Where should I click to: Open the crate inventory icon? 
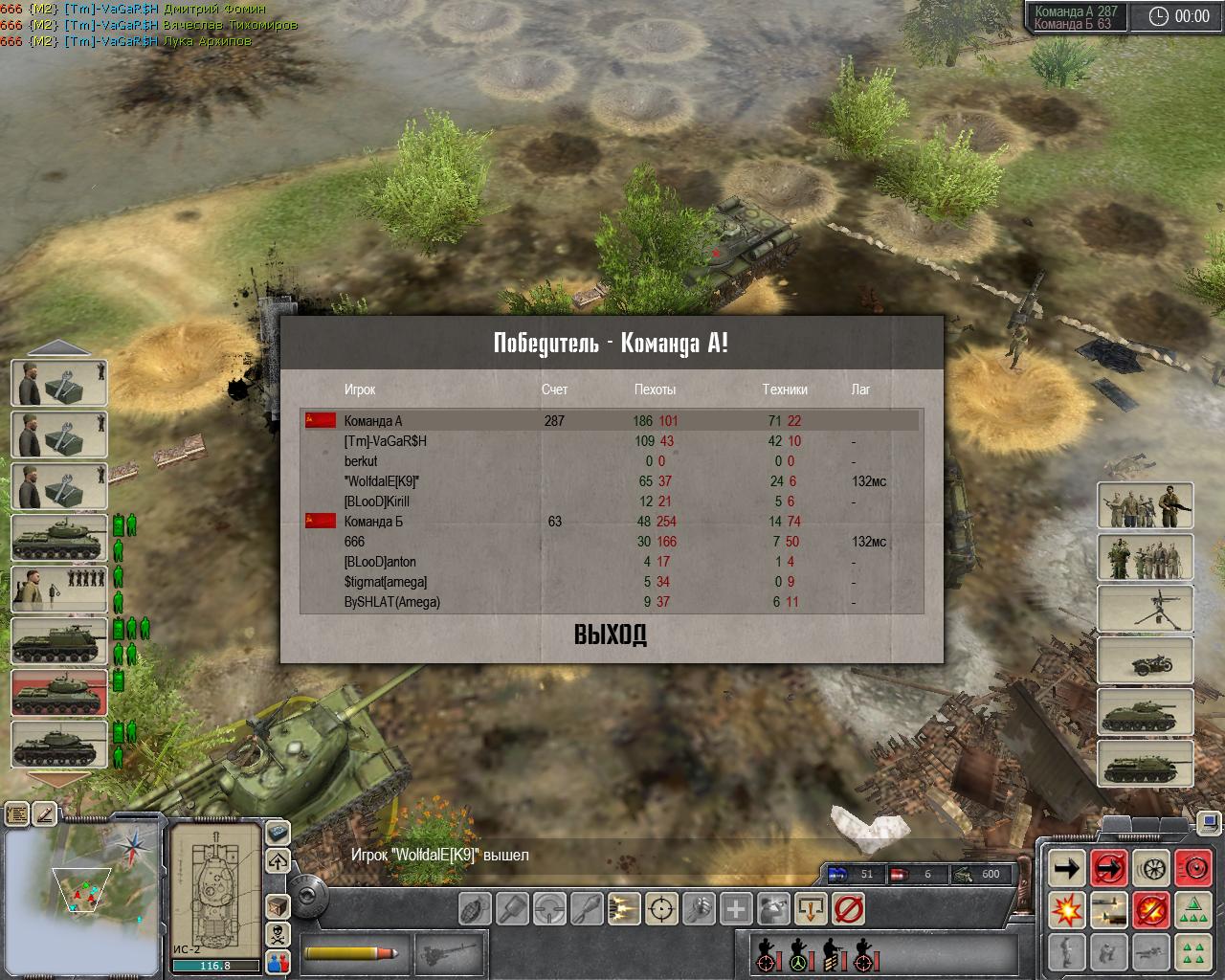[x=278, y=904]
